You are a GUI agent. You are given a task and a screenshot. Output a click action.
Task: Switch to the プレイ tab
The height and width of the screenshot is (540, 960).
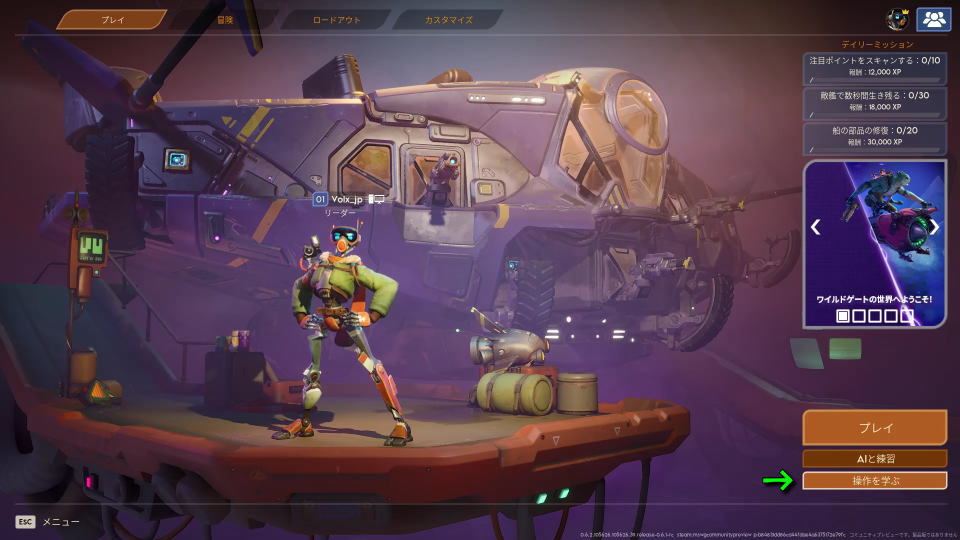click(x=112, y=19)
